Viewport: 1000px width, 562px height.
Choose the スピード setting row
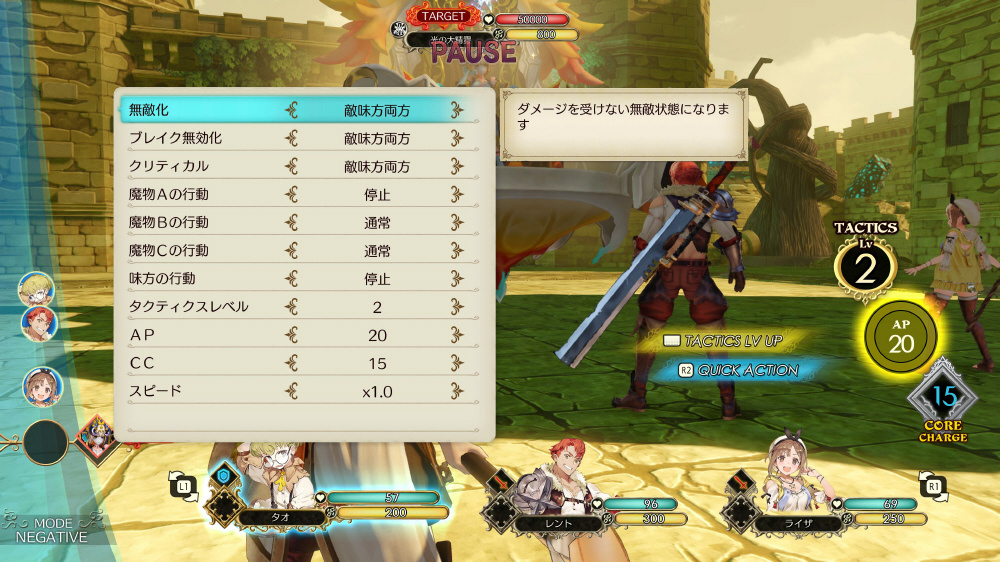(x=298, y=390)
